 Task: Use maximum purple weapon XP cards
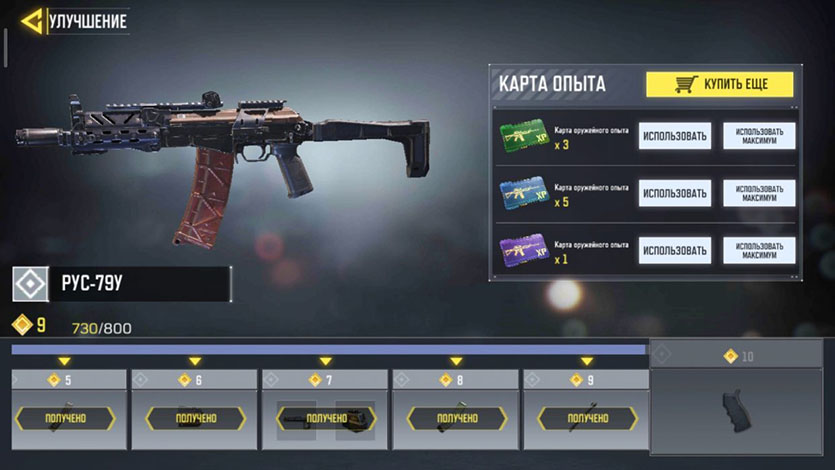[759, 250]
